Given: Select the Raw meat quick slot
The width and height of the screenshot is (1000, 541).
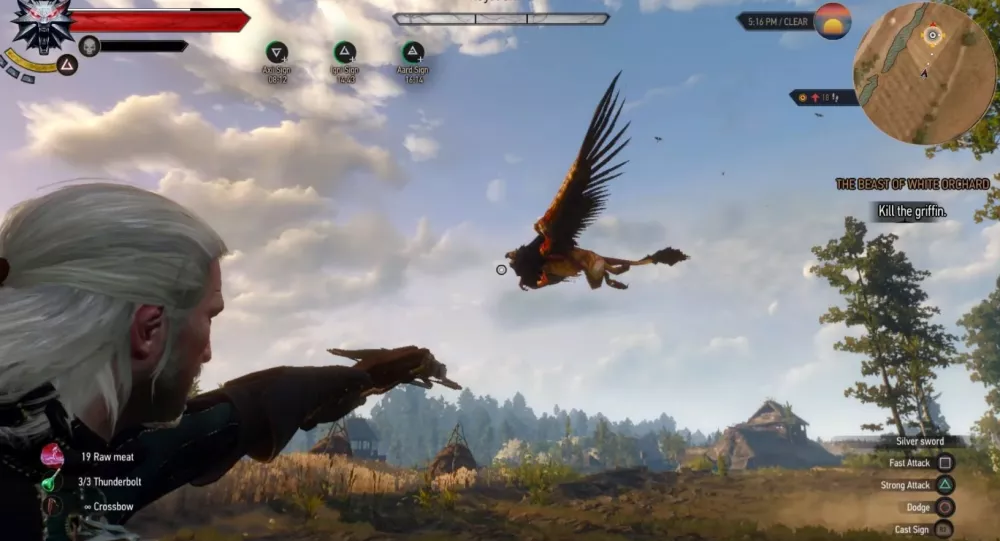Looking at the screenshot, I should (x=53, y=456).
